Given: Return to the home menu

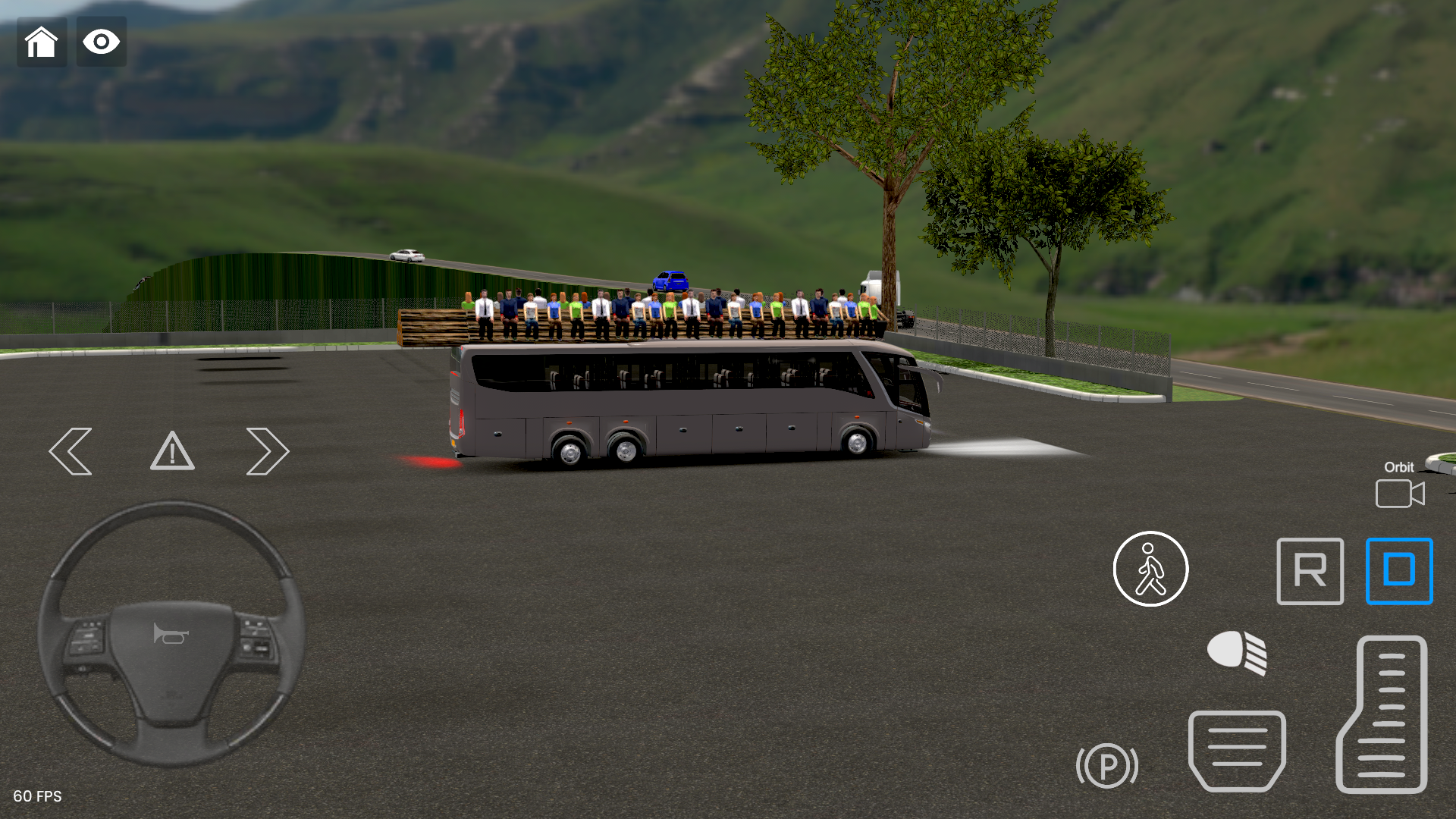Looking at the screenshot, I should click(42, 42).
